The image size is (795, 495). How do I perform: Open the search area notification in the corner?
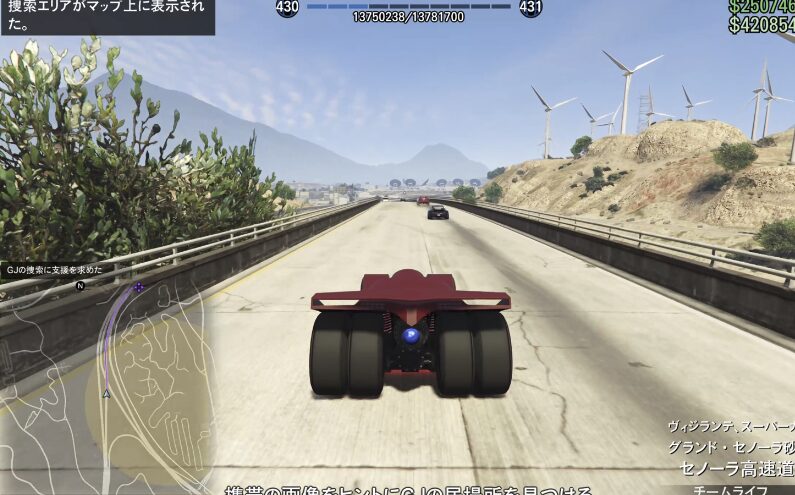pos(107,17)
